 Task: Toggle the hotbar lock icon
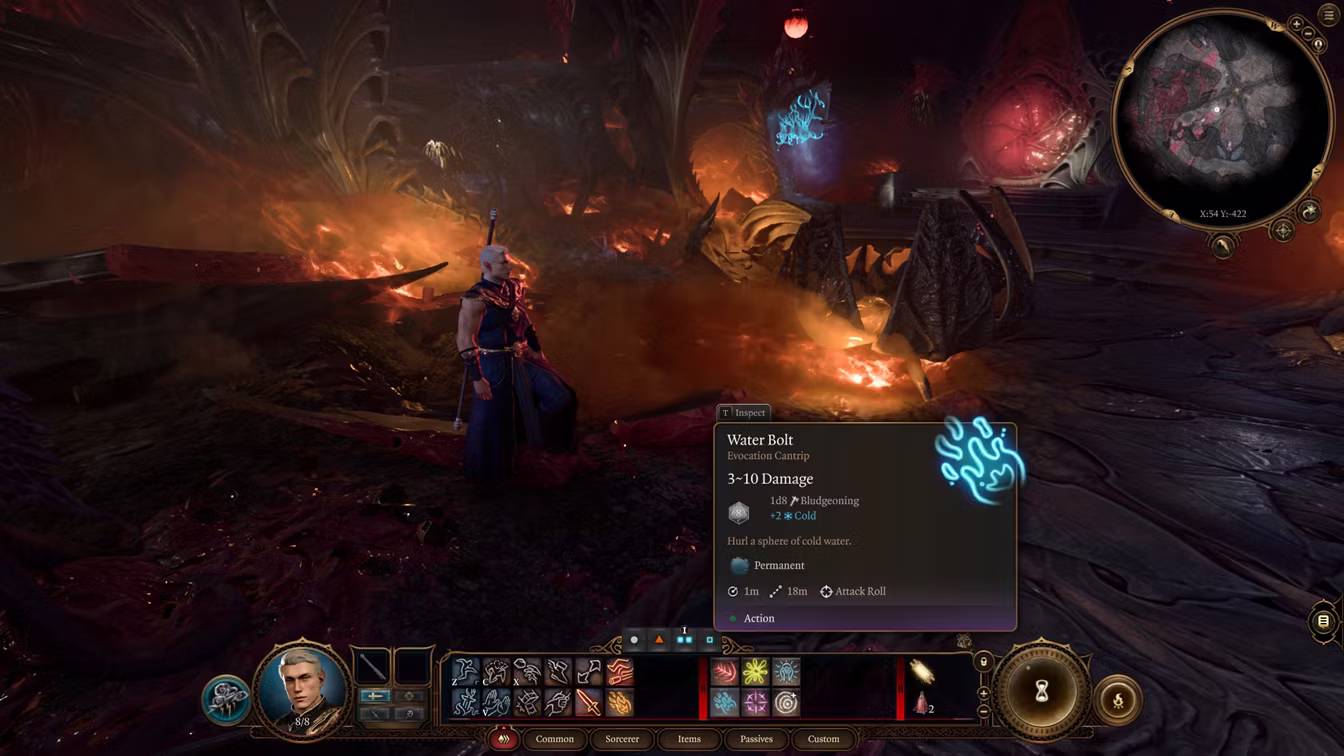pos(983,662)
